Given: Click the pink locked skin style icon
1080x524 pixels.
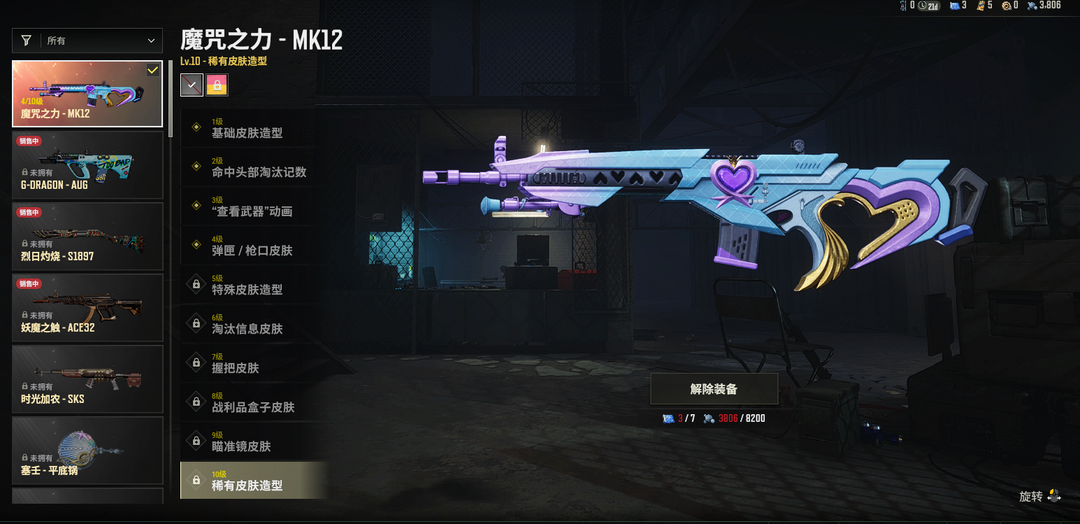Looking at the screenshot, I should [217, 85].
